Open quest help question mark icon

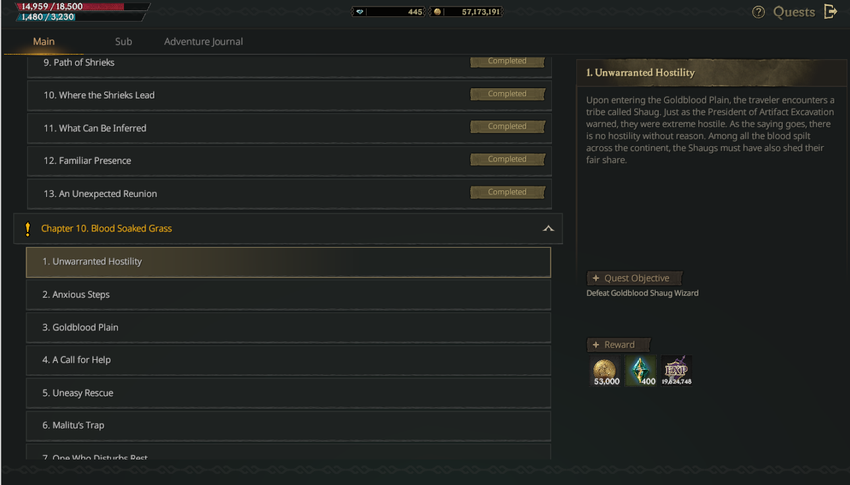[758, 12]
